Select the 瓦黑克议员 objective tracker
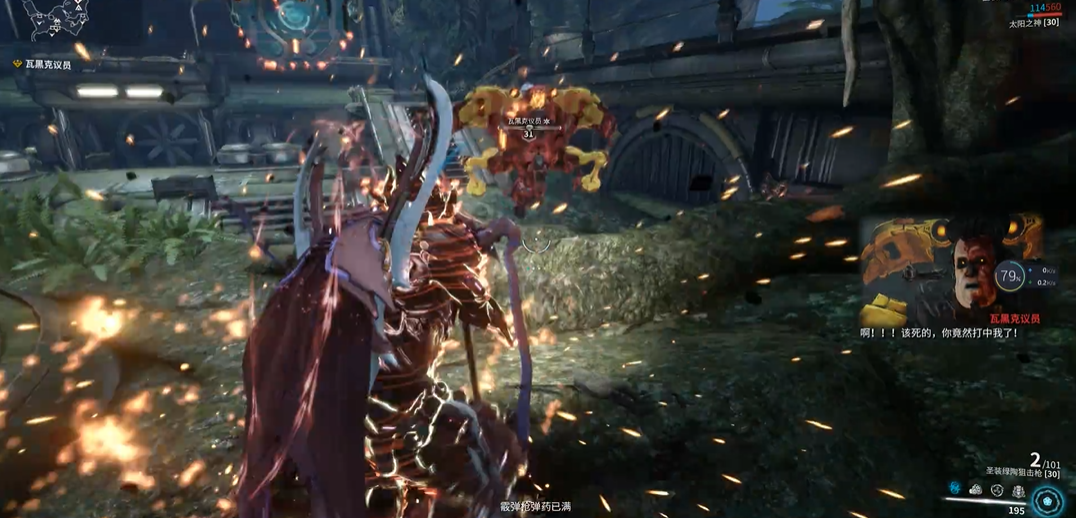 point(44,64)
